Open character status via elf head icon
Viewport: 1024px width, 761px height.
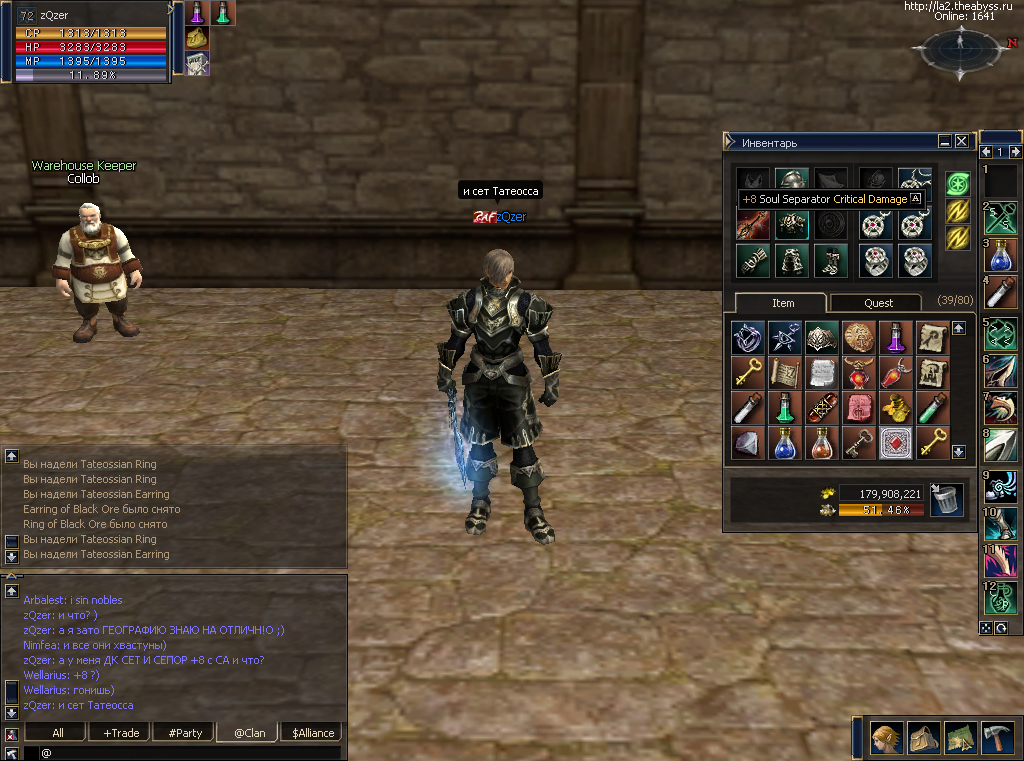(x=886, y=737)
